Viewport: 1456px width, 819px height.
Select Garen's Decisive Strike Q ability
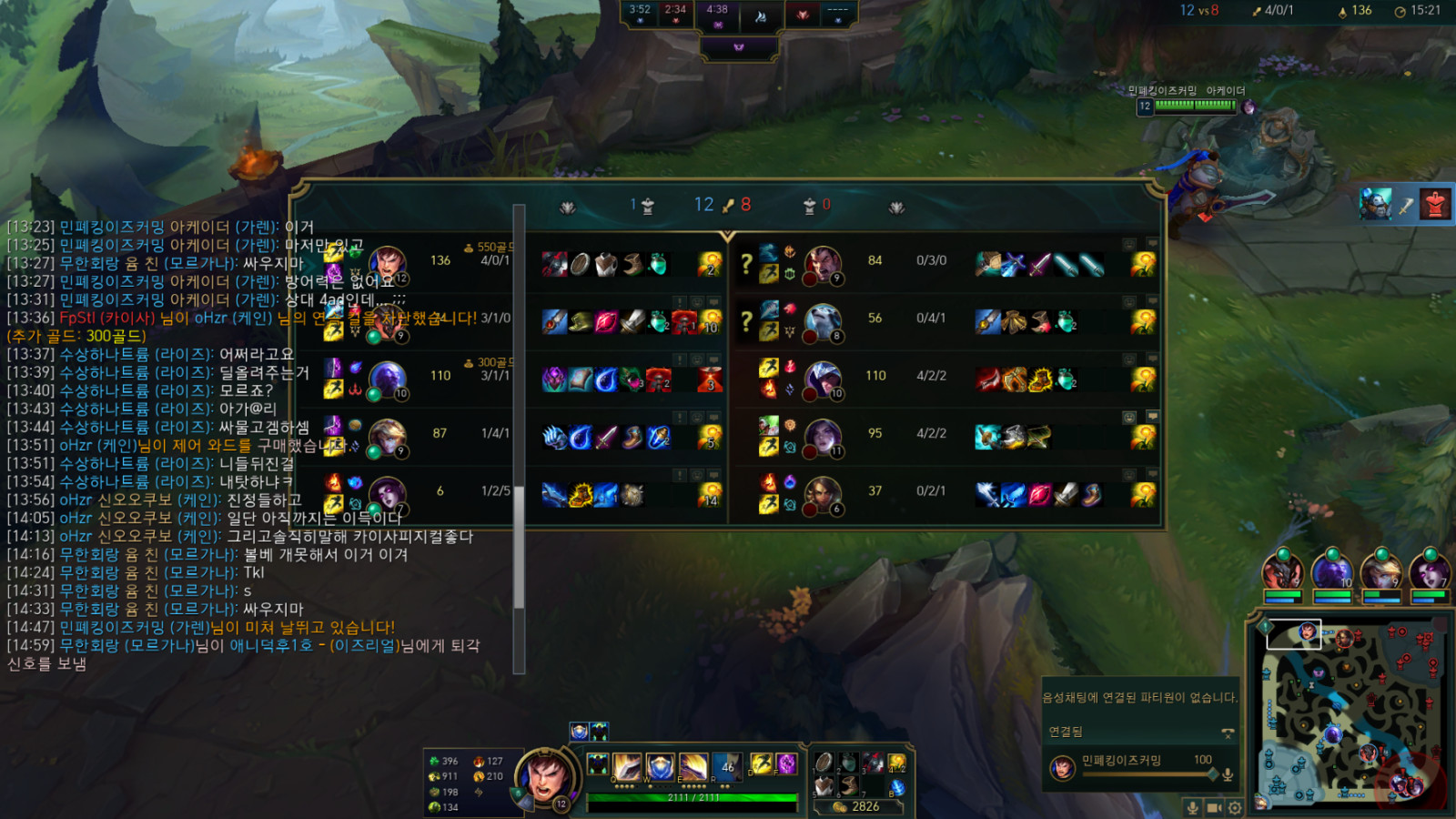pos(626,768)
